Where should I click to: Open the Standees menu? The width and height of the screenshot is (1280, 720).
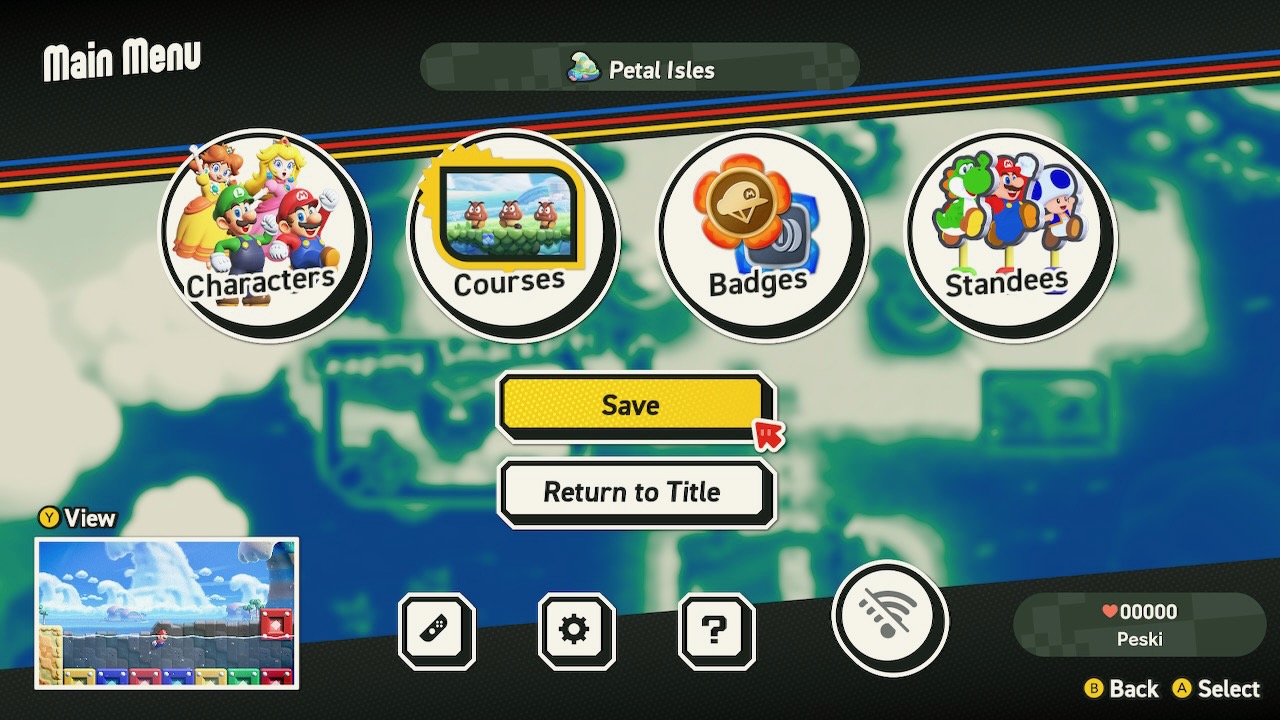1008,236
